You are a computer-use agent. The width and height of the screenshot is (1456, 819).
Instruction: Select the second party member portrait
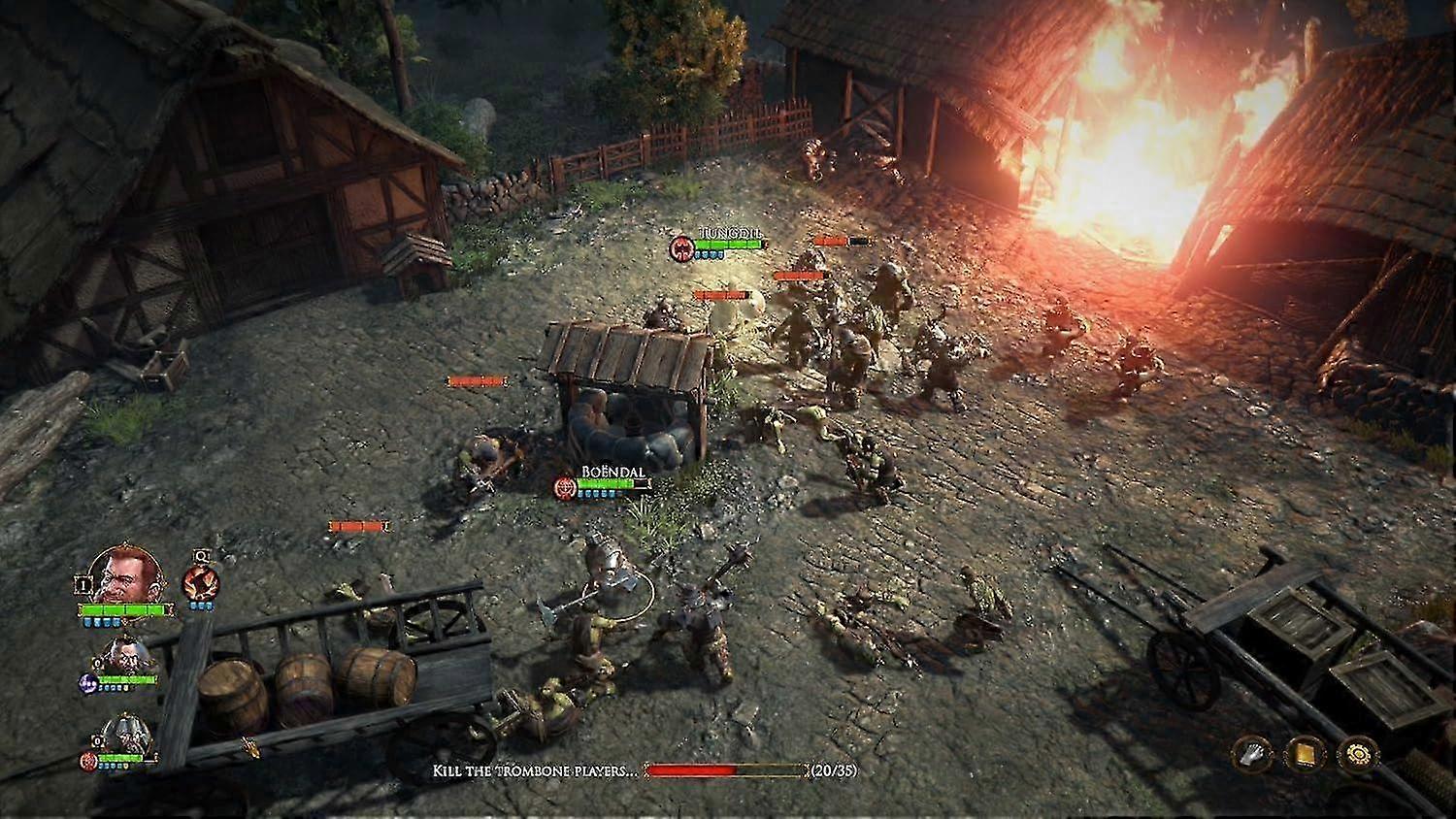click(x=126, y=655)
